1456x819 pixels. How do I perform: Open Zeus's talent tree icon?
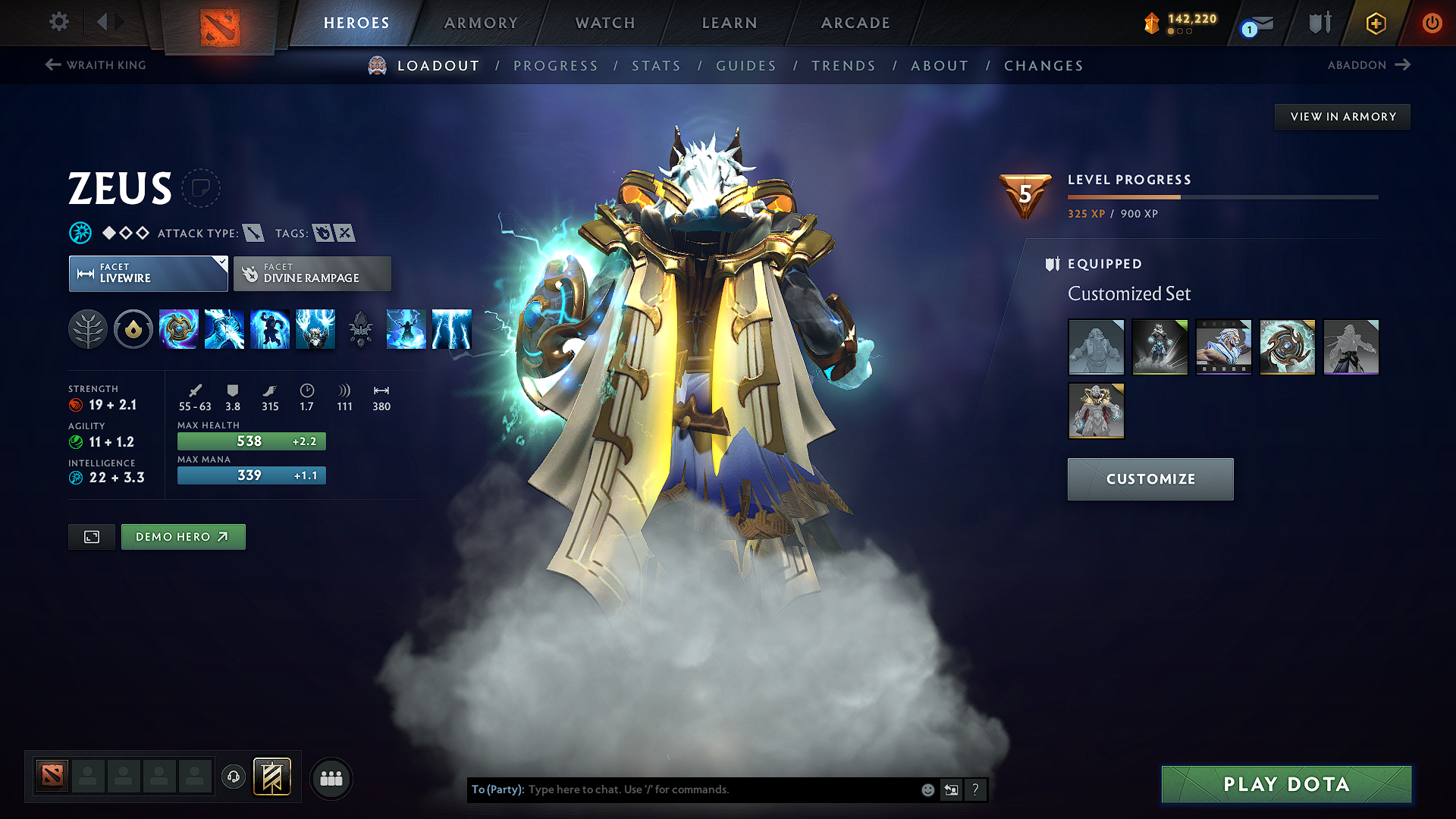88,329
